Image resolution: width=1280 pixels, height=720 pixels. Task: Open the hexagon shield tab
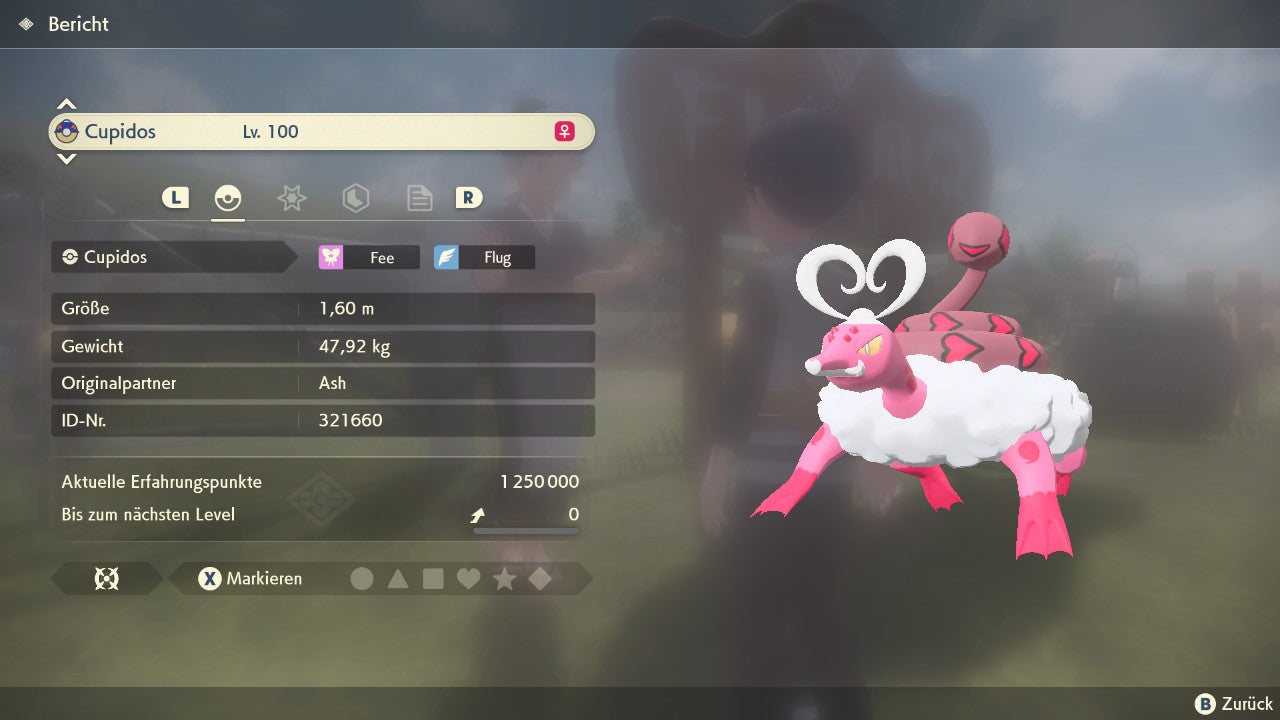click(355, 198)
